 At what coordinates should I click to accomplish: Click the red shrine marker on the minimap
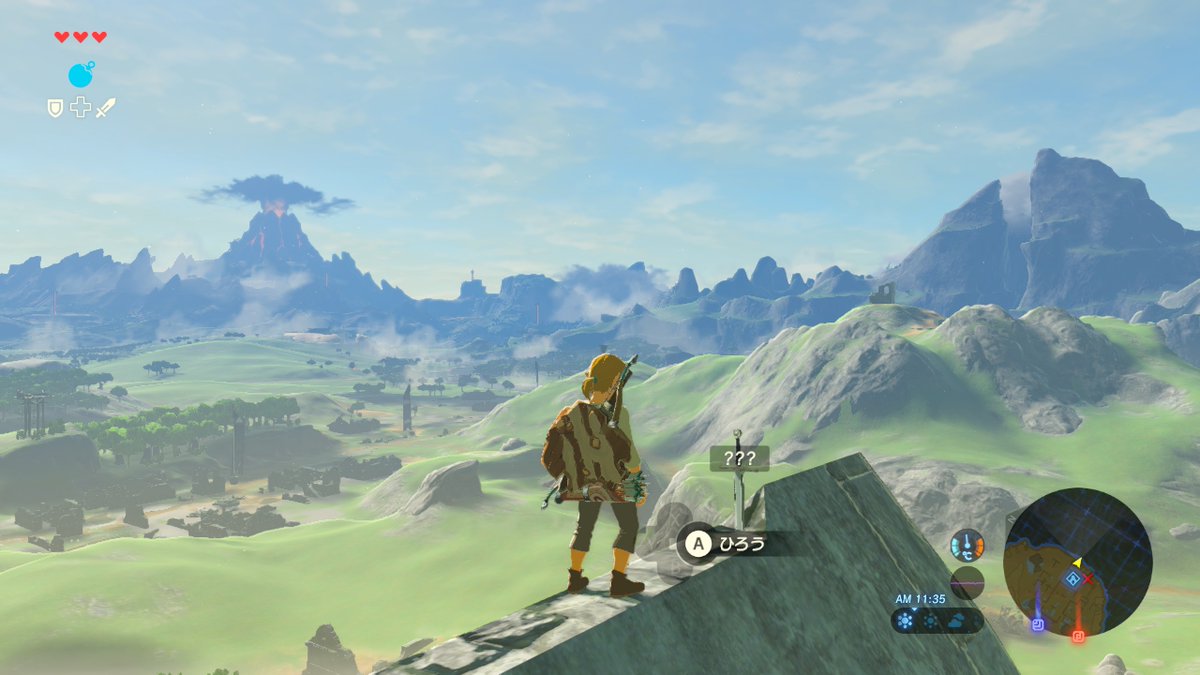(x=1079, y=634)
